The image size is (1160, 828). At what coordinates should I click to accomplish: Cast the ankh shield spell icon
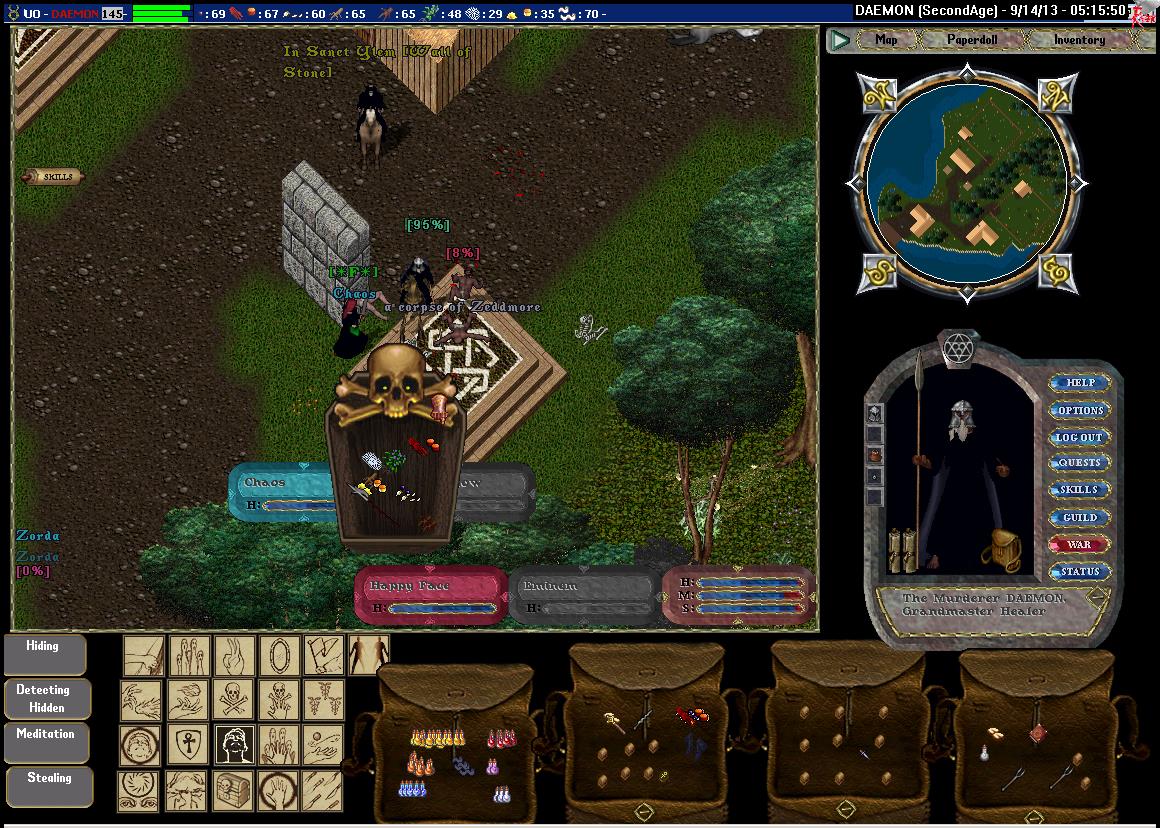pyautogui.click(x=187, y=744)
